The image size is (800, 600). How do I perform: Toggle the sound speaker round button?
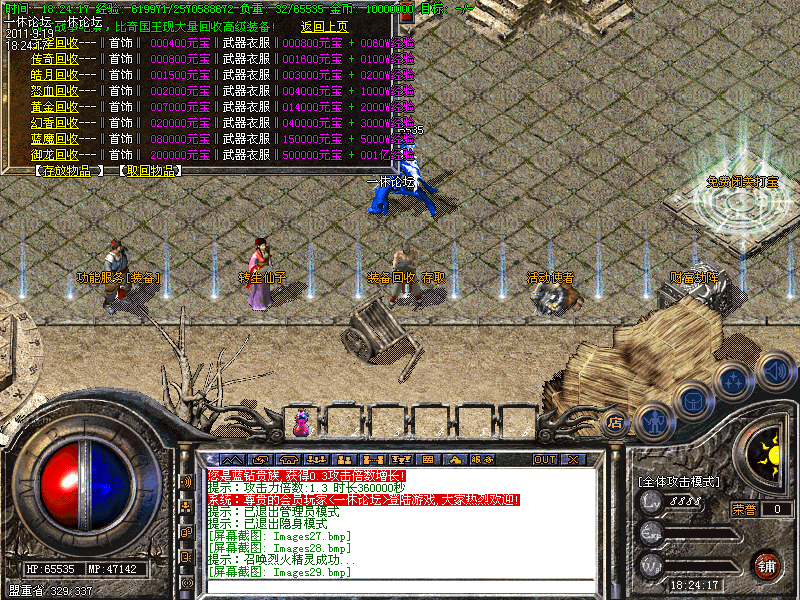[775, 371]
